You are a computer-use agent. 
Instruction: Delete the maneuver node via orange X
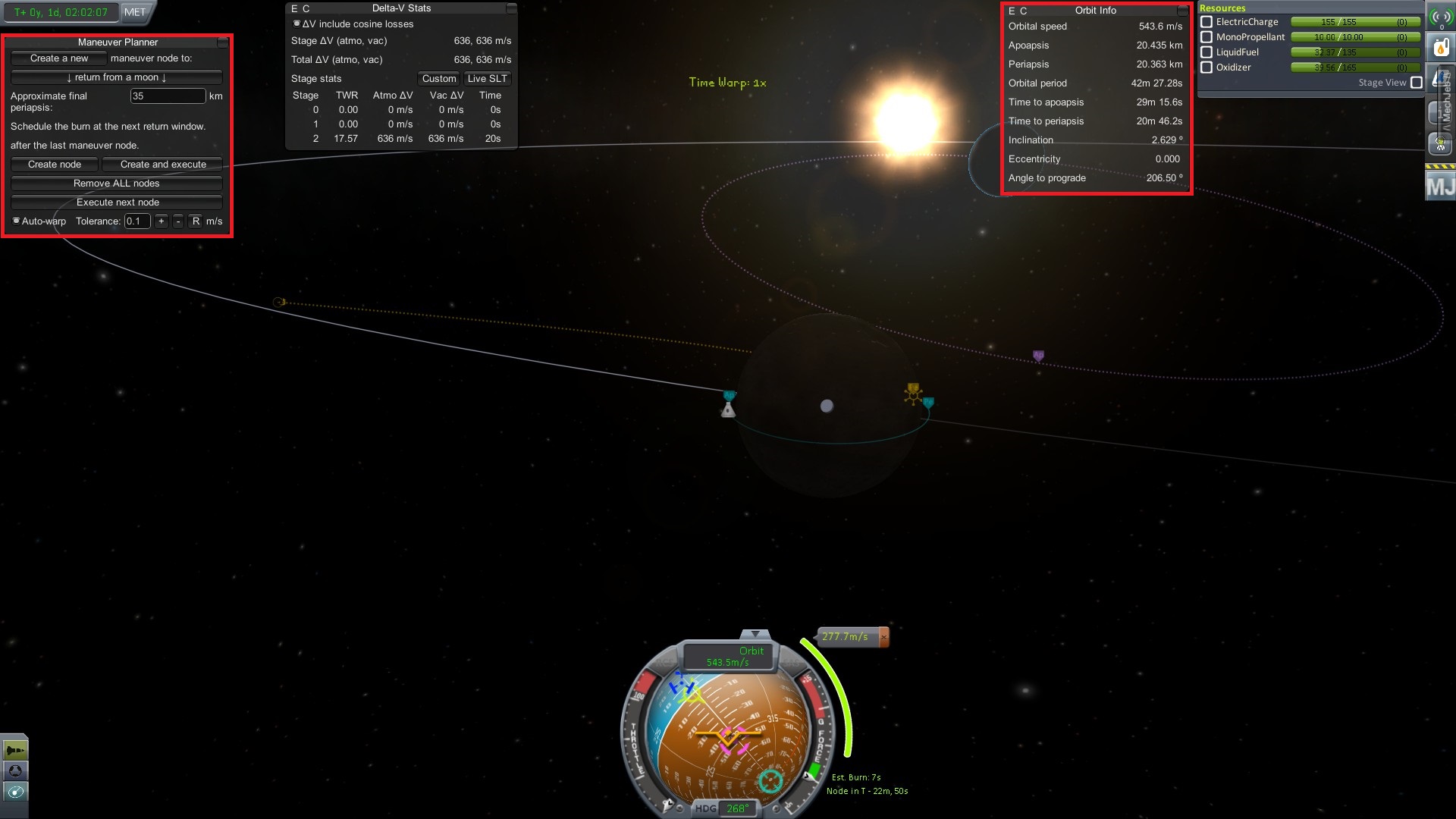coord(883,637)
